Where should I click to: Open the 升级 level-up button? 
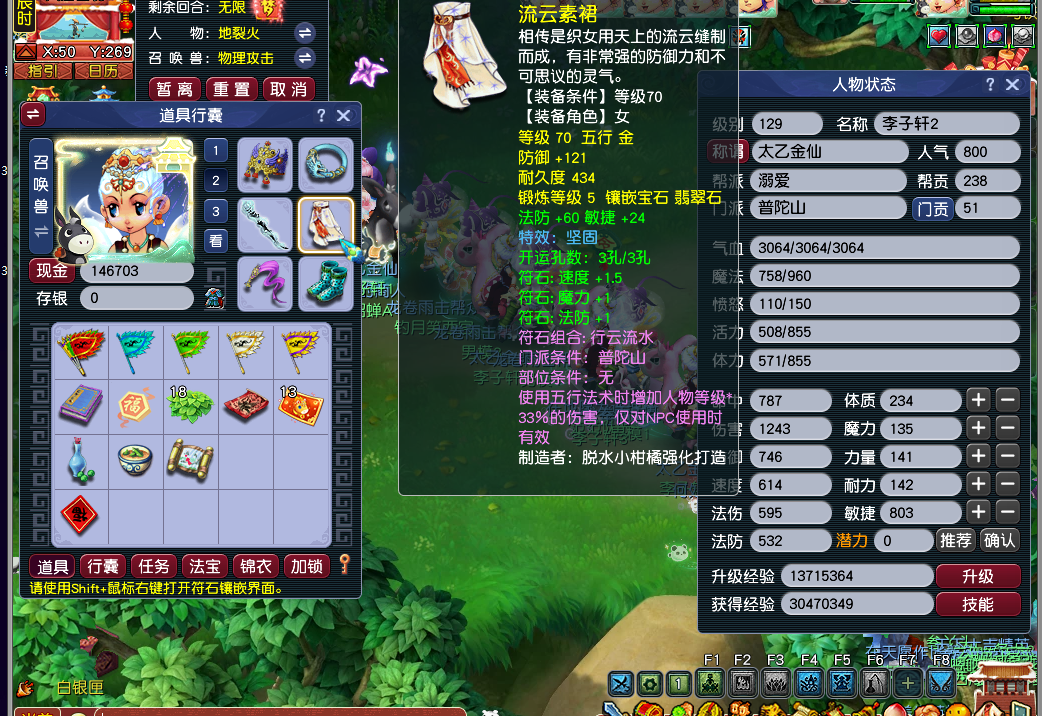977,576
